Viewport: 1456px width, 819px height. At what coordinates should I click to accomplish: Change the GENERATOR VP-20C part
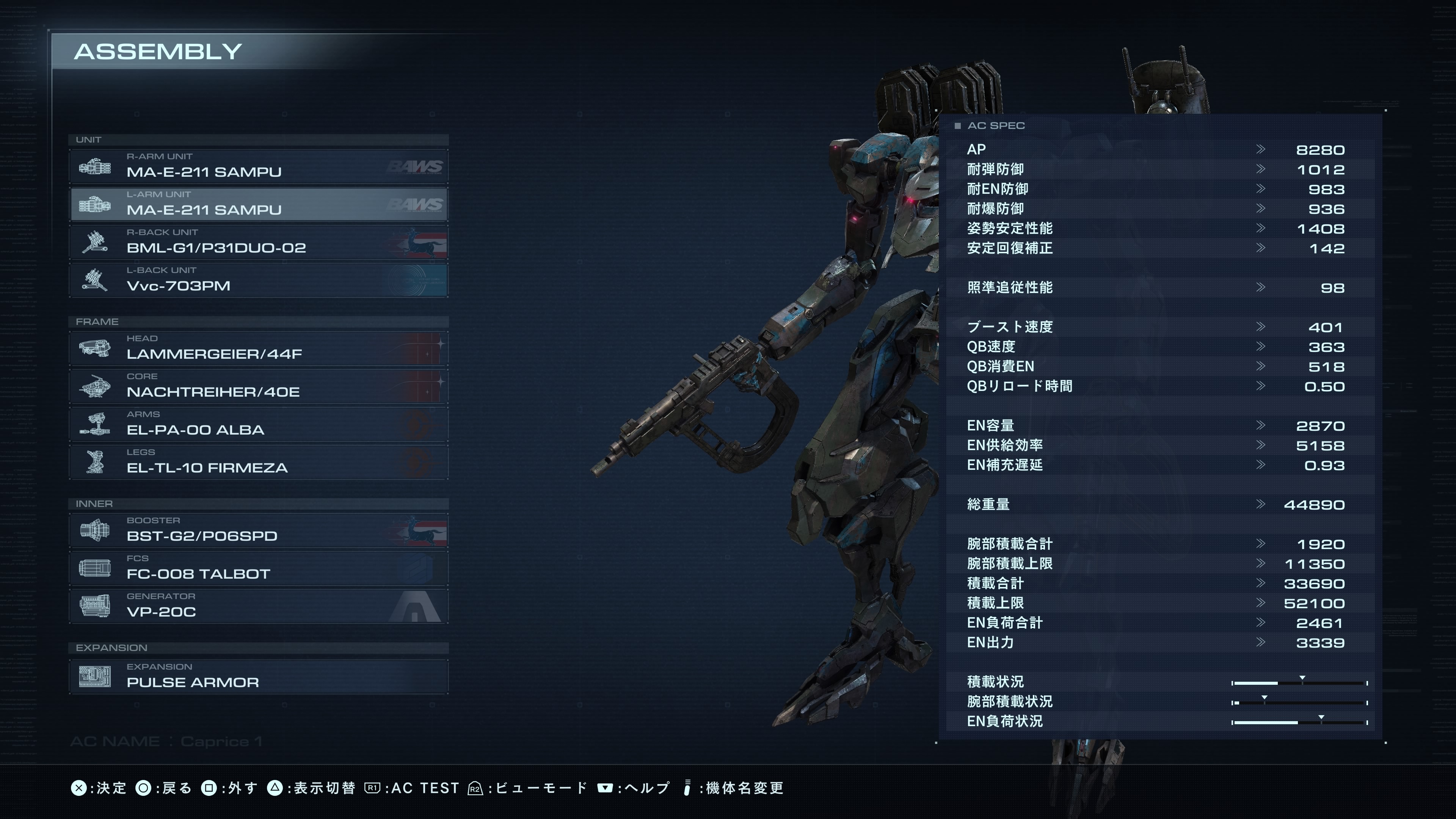pyautogui.click(x=258, y=606)
